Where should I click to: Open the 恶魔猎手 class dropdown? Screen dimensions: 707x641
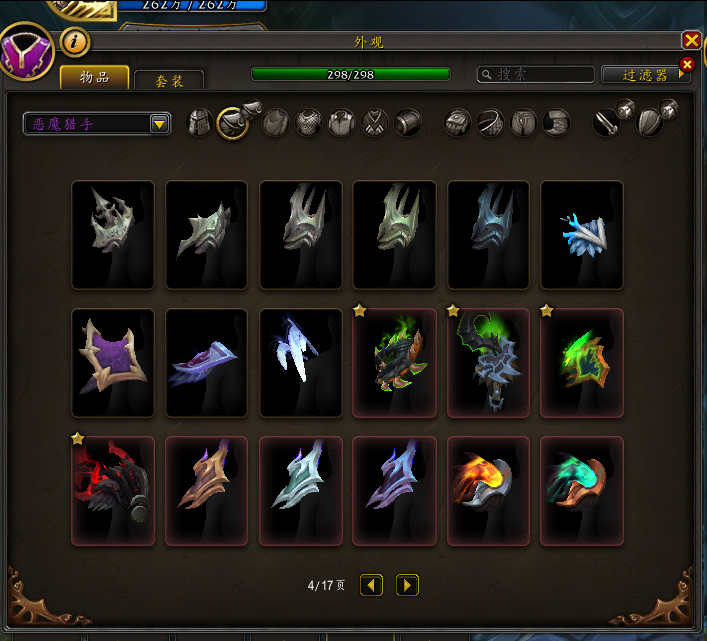click(97, 124)
